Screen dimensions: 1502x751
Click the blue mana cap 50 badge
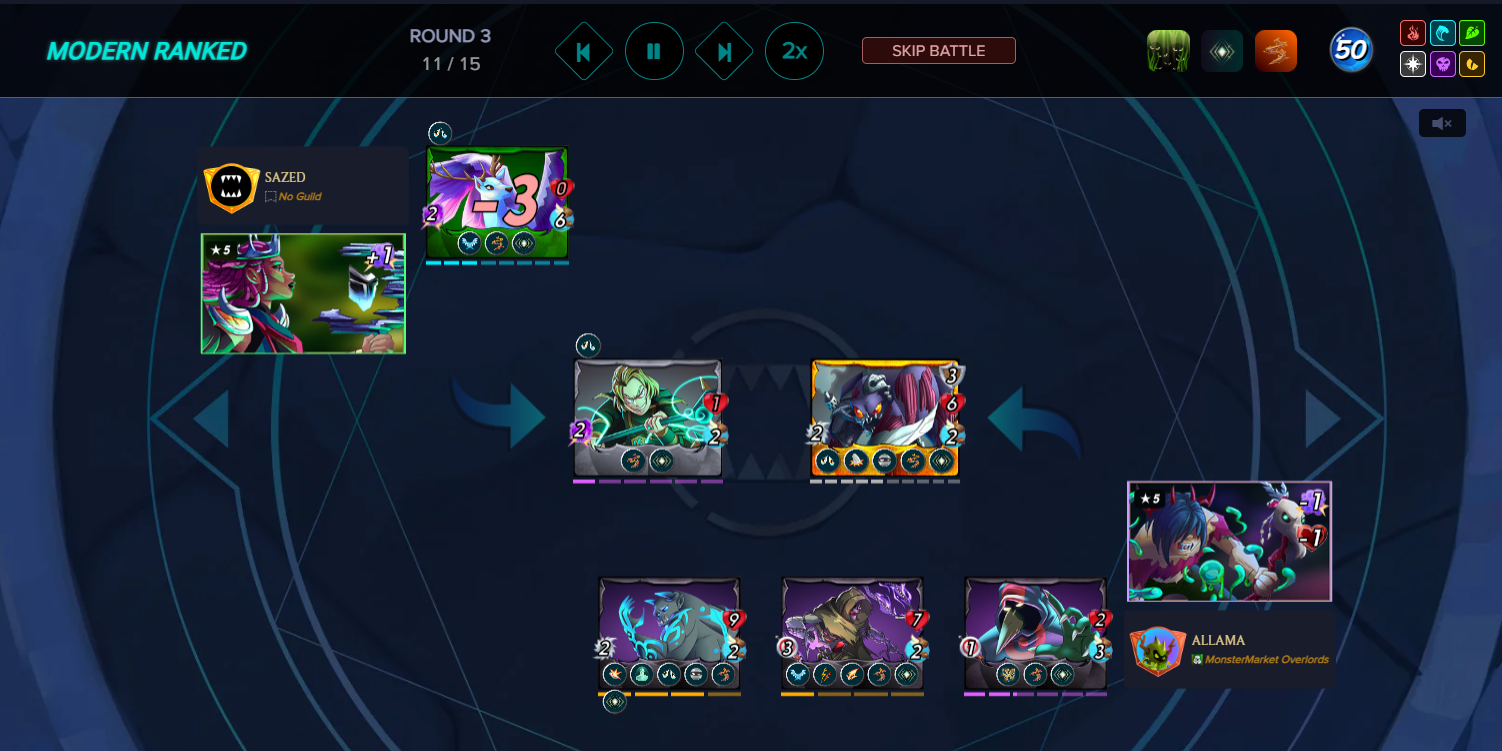click(1352, 48)
